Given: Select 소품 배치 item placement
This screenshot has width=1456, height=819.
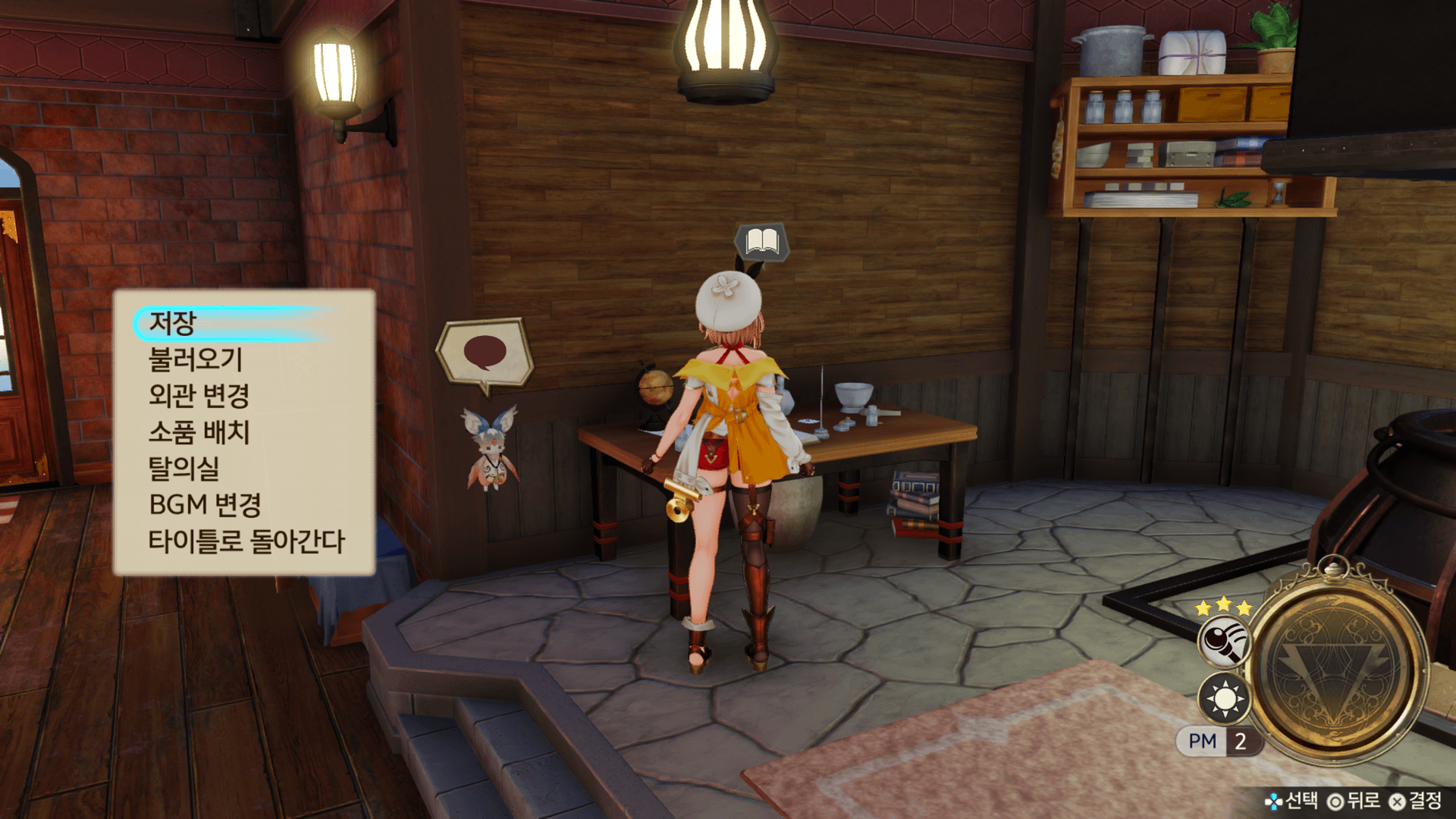Looking at the screenshot, I should pyautogui.click(x=199, y=432).
